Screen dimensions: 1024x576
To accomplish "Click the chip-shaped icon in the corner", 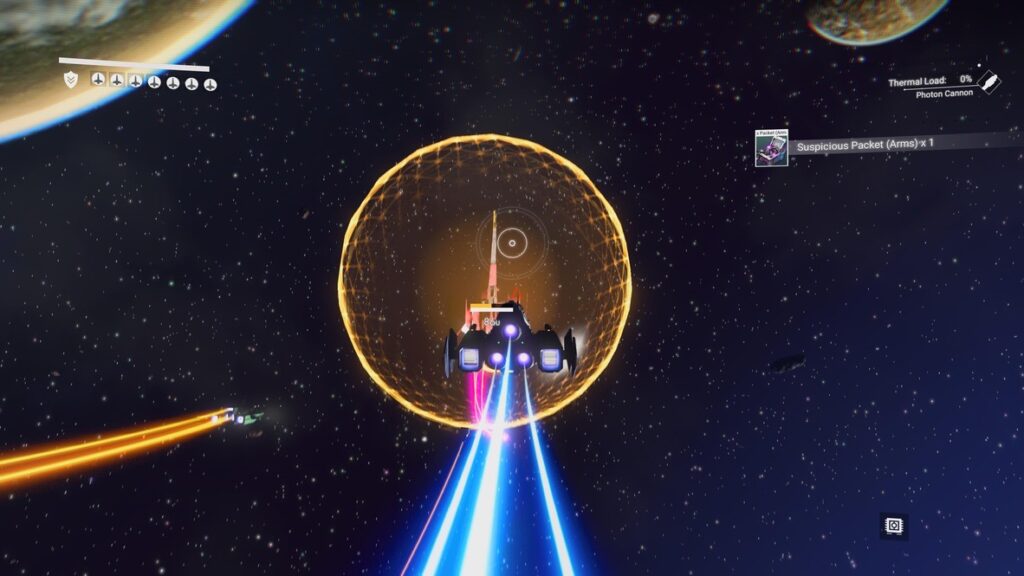I will (x=894, y=525).
